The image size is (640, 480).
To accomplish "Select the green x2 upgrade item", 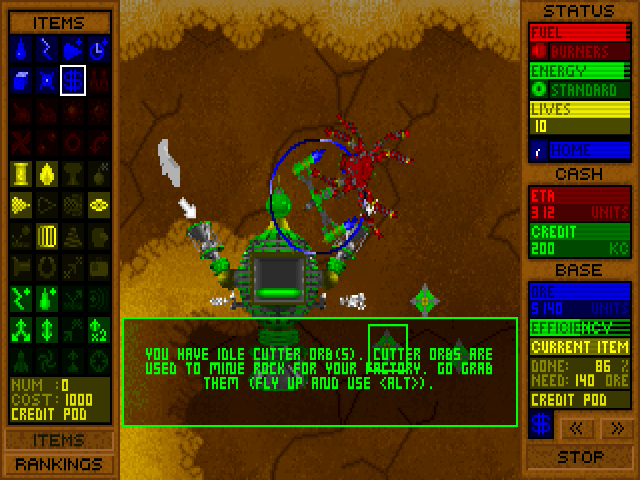I will pos(98,329).
